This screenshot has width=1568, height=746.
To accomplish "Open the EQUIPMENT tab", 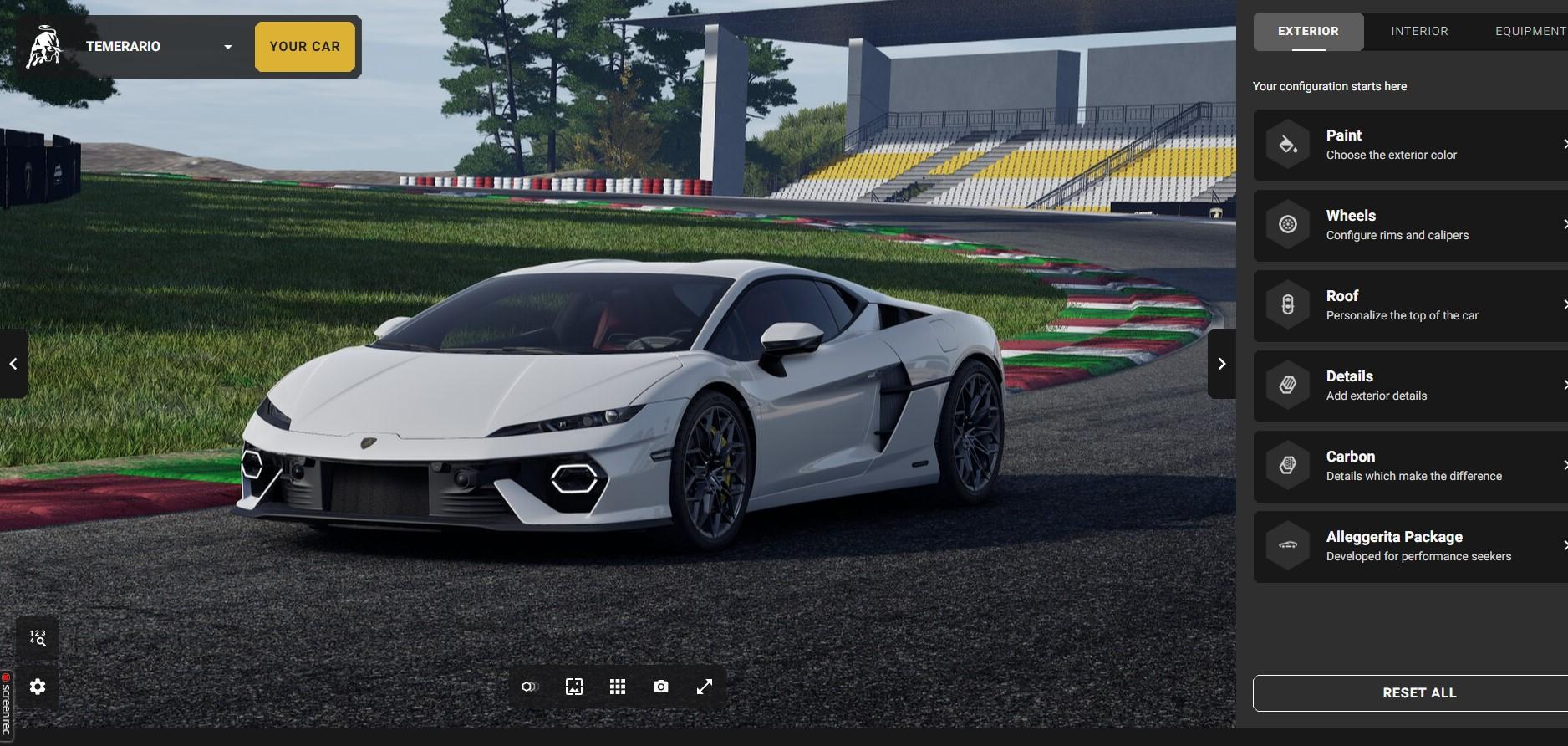I will click(1531, 31).
